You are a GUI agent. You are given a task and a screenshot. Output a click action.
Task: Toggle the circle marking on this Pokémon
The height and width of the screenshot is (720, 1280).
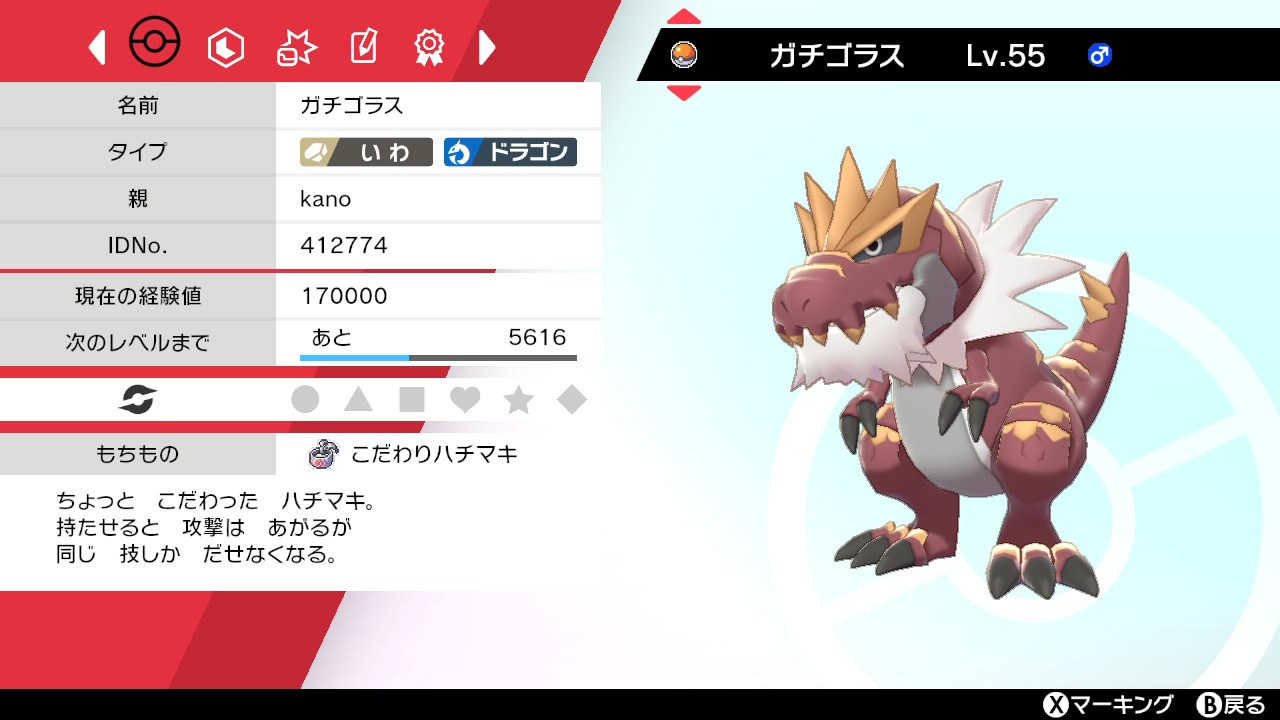point(307,399)
